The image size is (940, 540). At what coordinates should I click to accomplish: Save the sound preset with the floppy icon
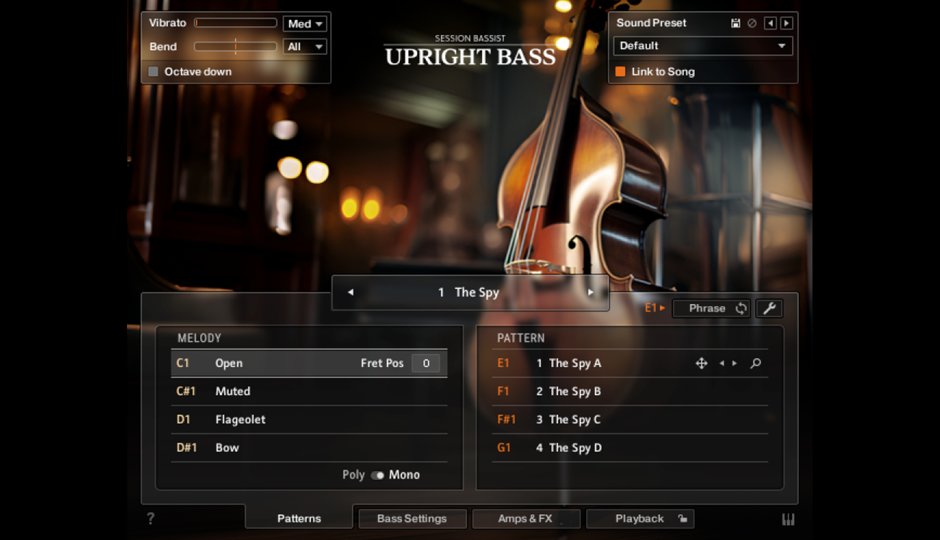point(736,23)
